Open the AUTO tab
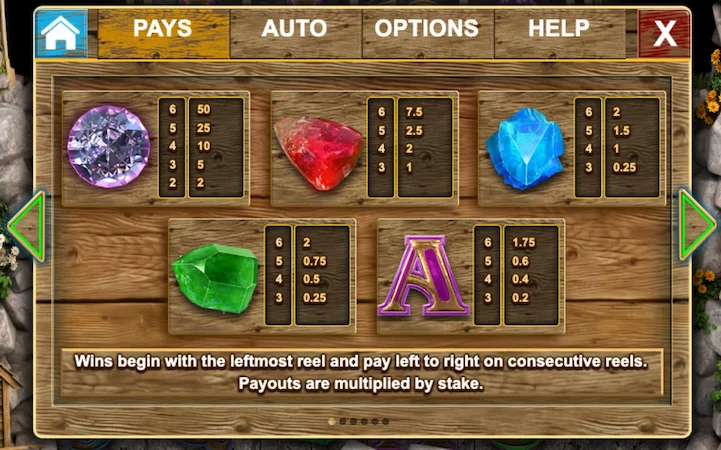This screenshot has height=450, width=721. coord(295,30)
